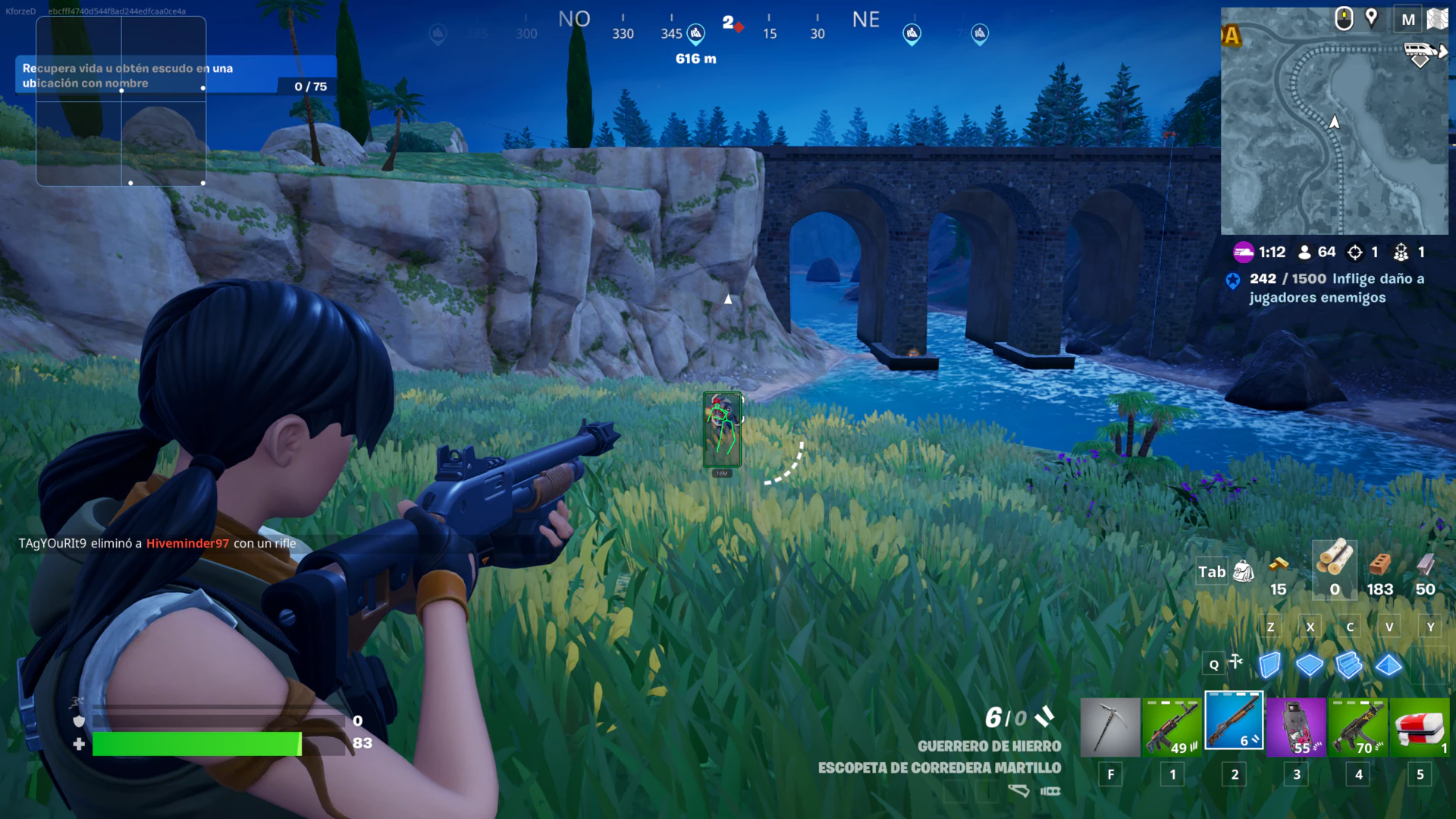1456x819 pixels.
Task: Open the backpack inventory icon
Action: click(1244, 572)
